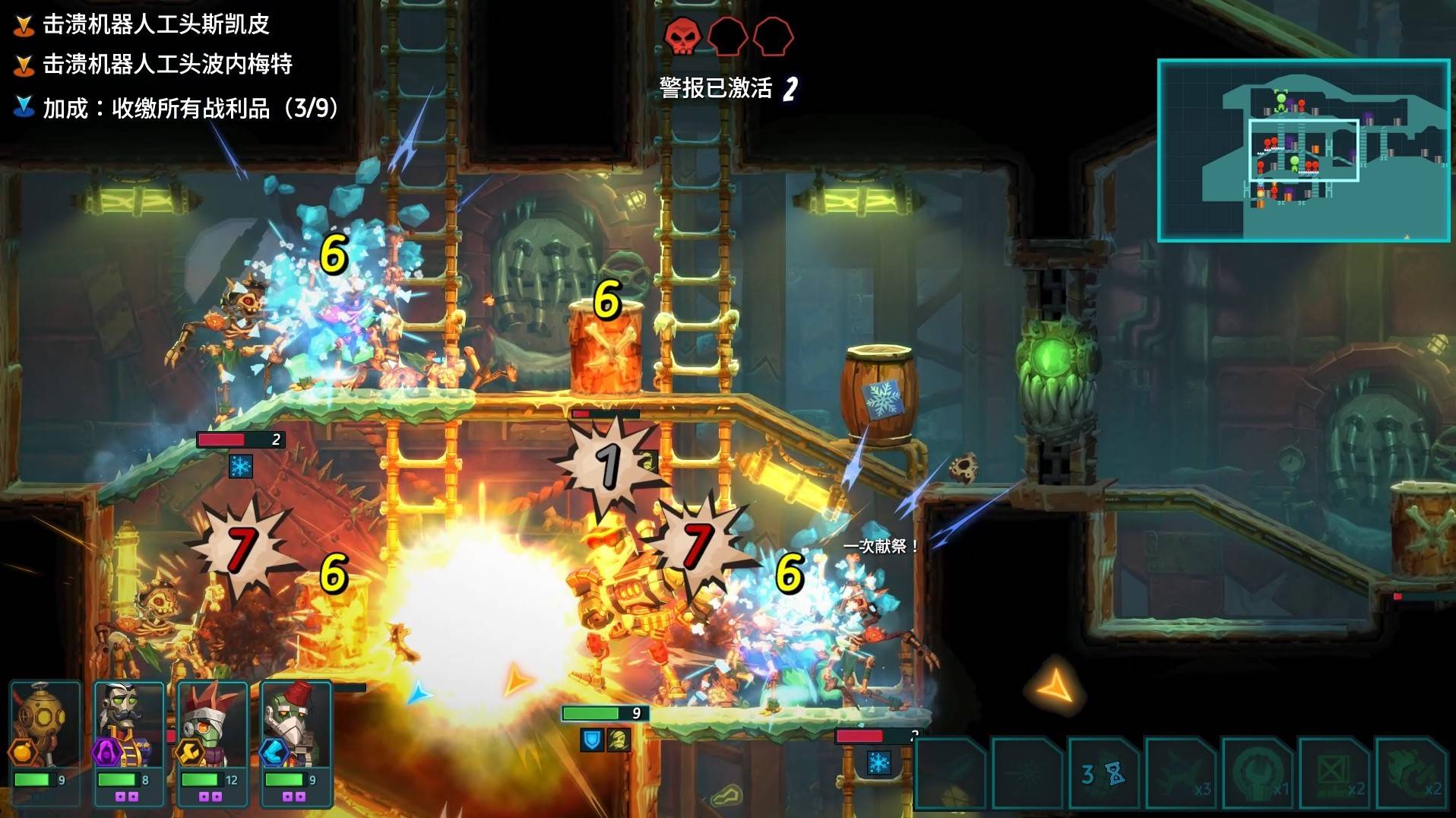Use the wrench repair ability slot
Viewport: 1456px width, 818px height.
(1258, 774)
